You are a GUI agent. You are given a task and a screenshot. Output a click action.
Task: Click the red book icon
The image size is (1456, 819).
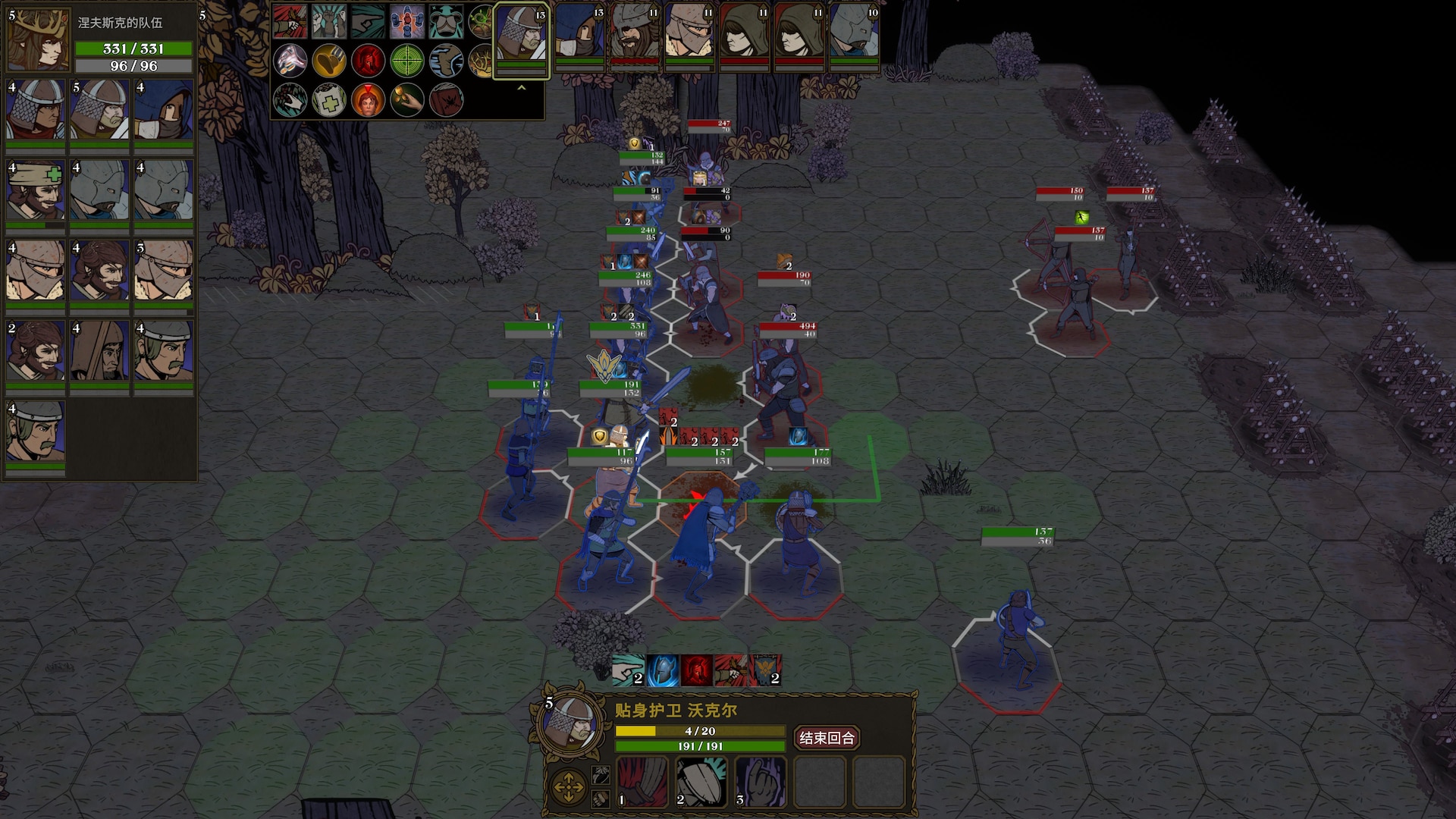tap(446, 100)
